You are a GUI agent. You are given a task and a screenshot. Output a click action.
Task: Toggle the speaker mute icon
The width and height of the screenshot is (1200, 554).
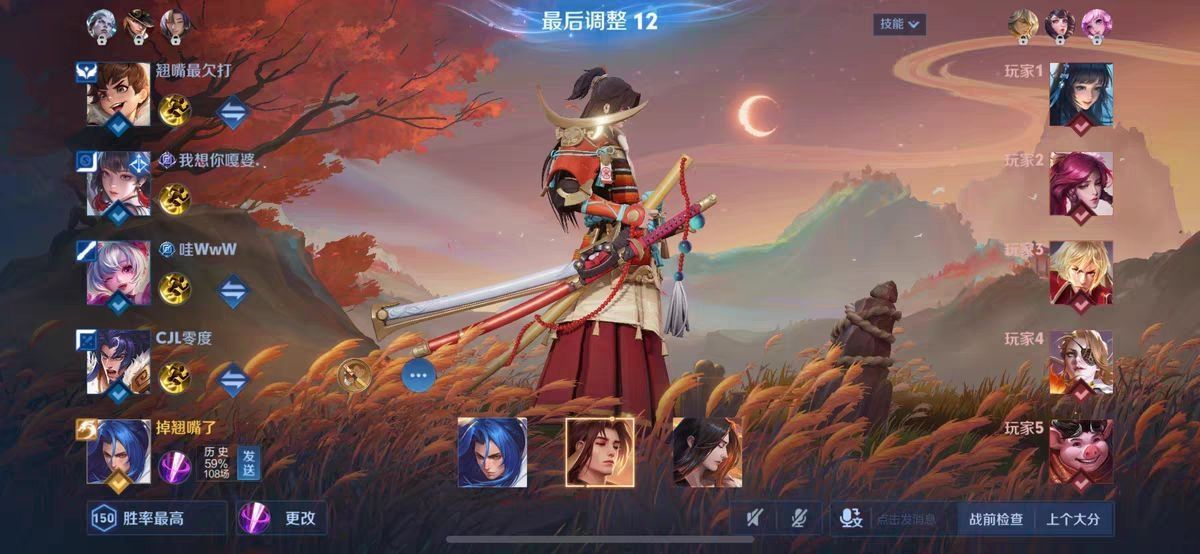pyautogui.click(x=756, y=518)
